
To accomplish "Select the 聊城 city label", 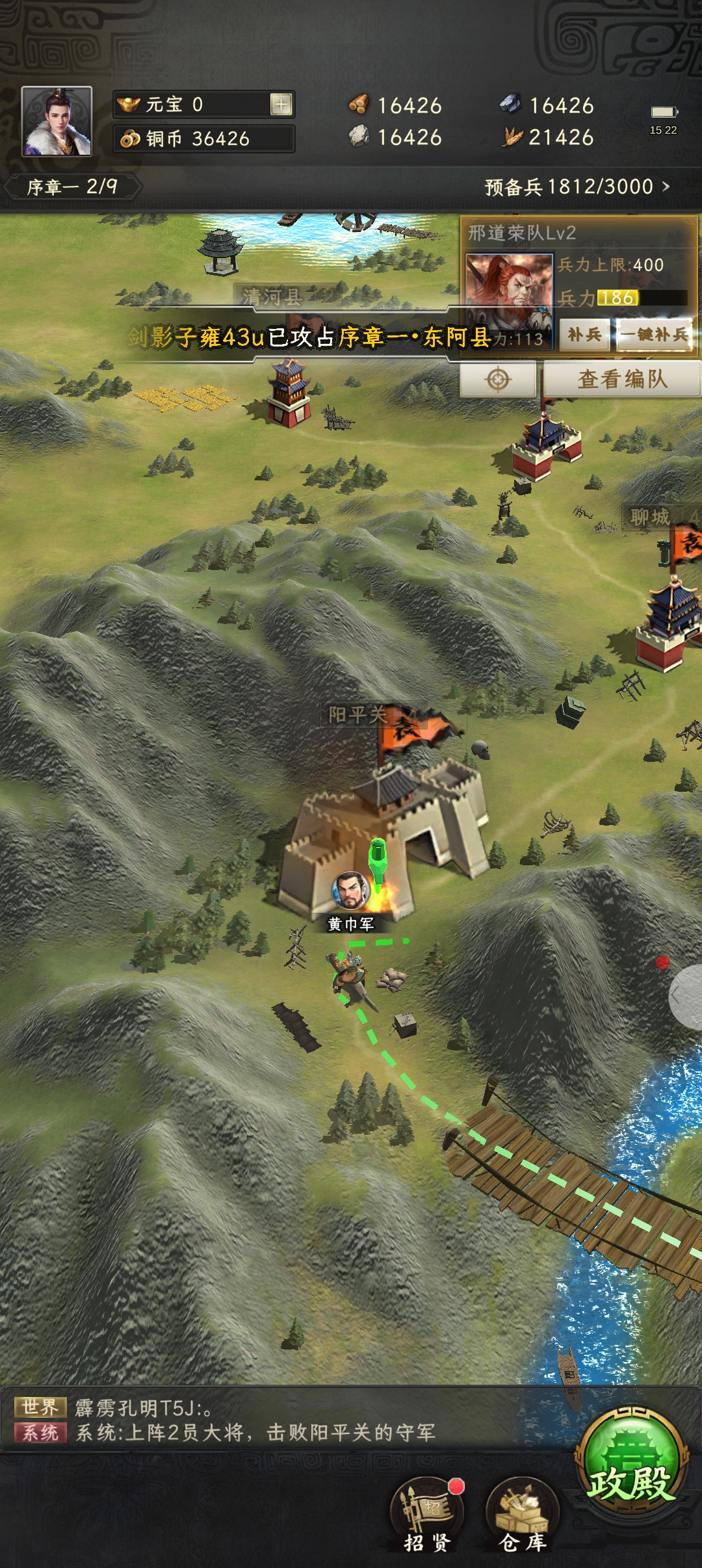I will click(649, 517).
